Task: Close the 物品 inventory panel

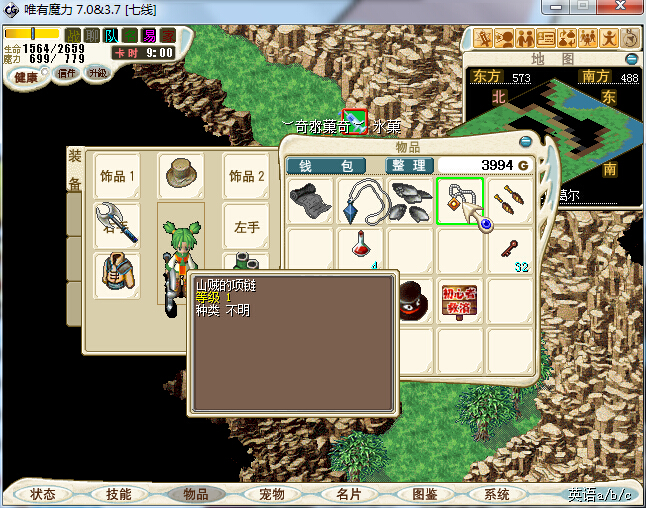Action: tap(527, 141)
